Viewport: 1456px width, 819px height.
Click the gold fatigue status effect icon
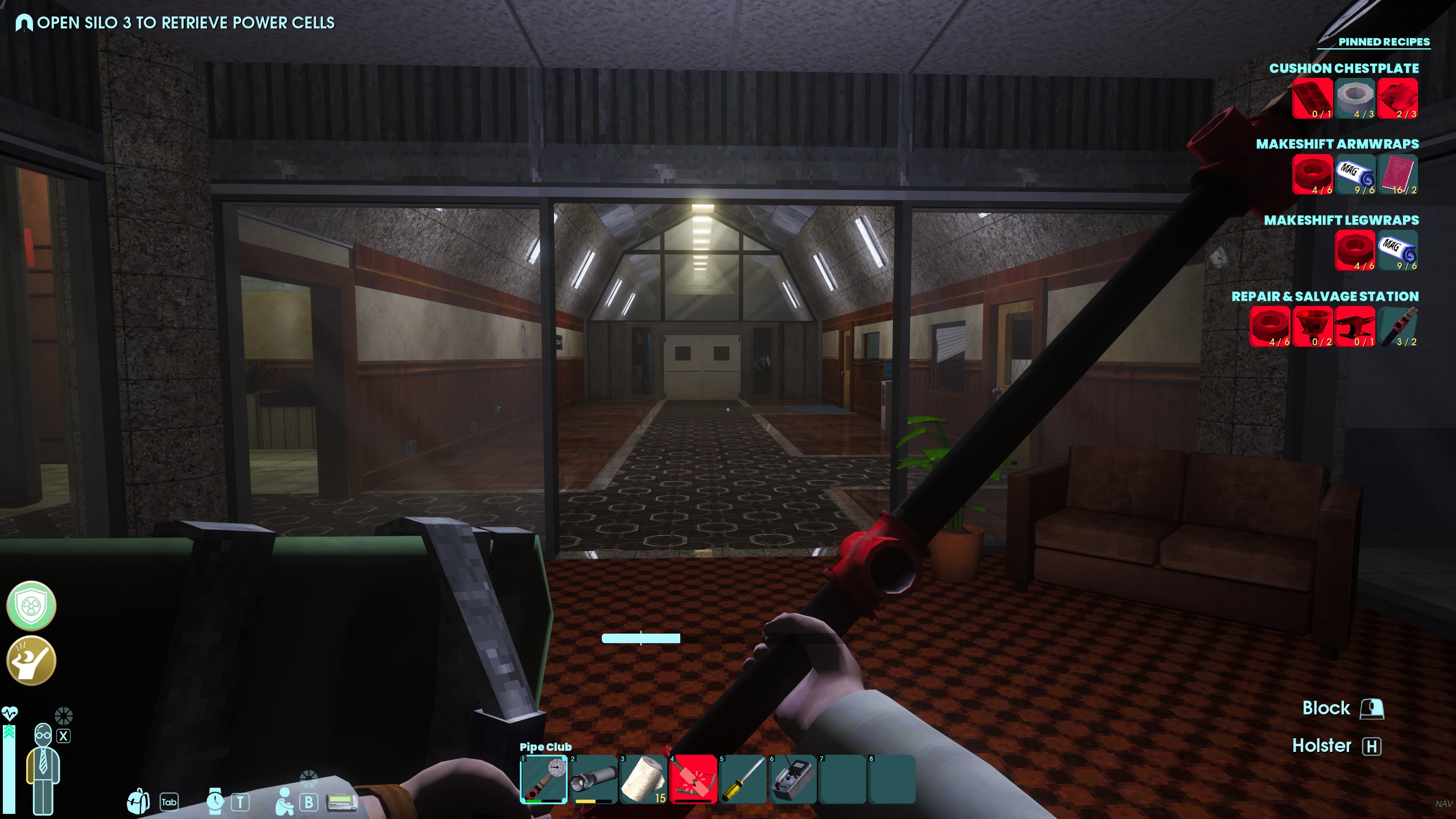(x=31, y=660)
